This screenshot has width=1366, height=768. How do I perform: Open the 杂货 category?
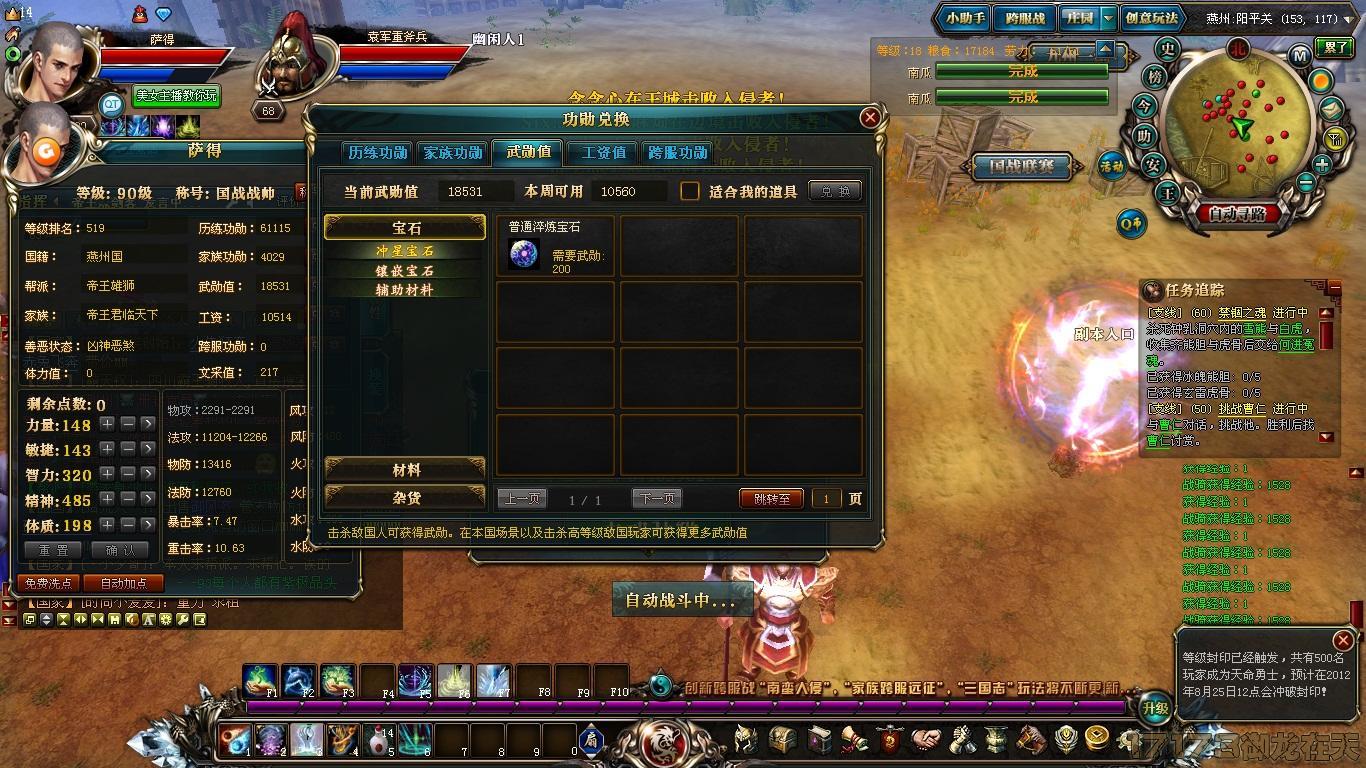pyautogui.click(x=405, y=497)
